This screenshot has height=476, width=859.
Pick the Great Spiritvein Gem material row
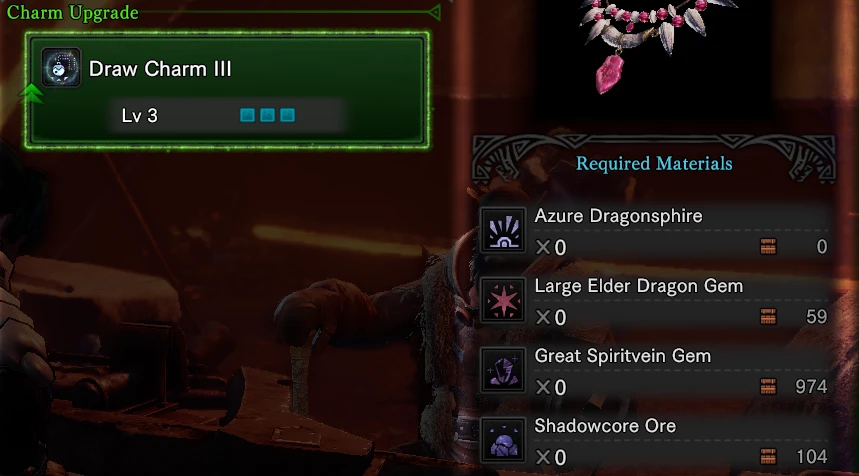(655, 370)
